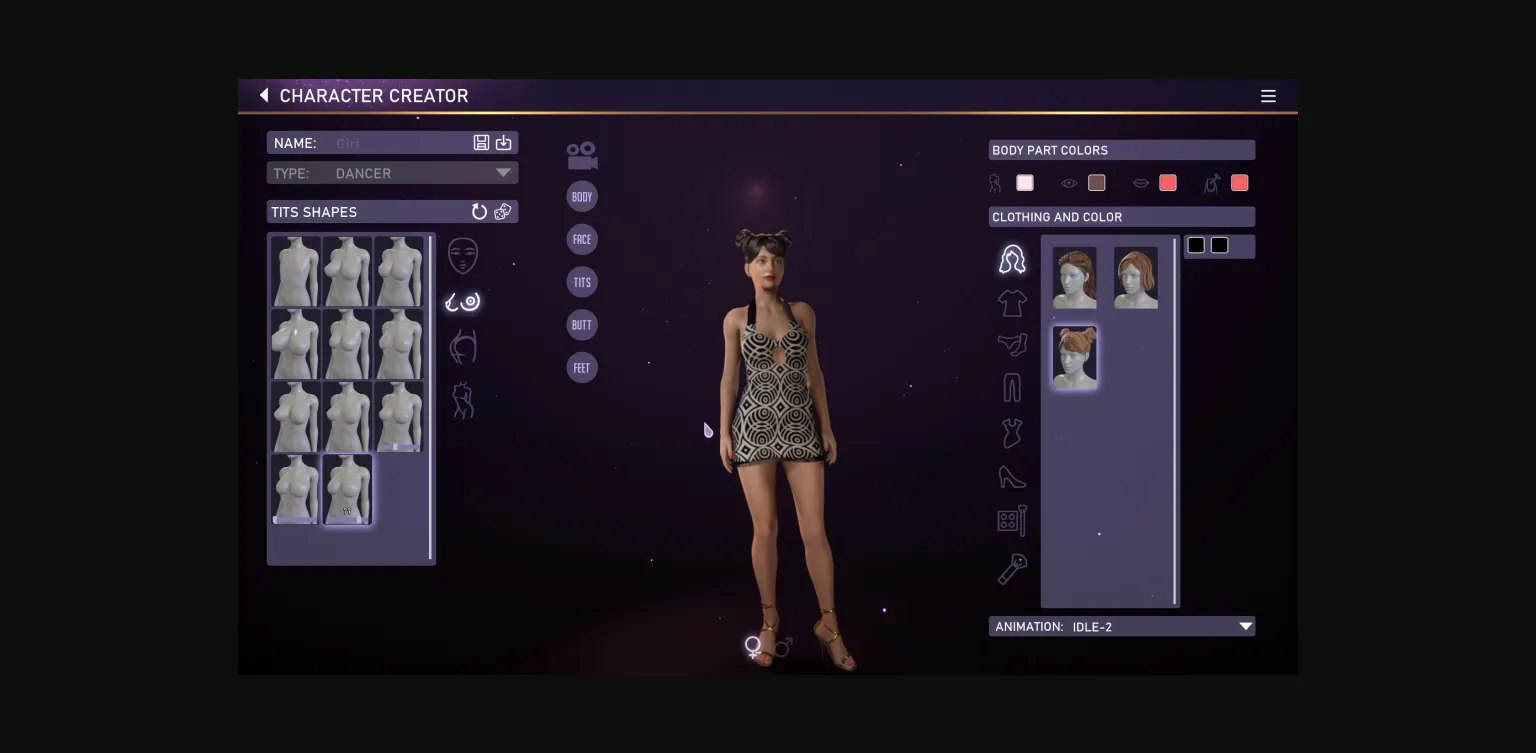Open the face editing icon on the left
The width and height of the screenshot is (1536, 753).
click(462, 255)
